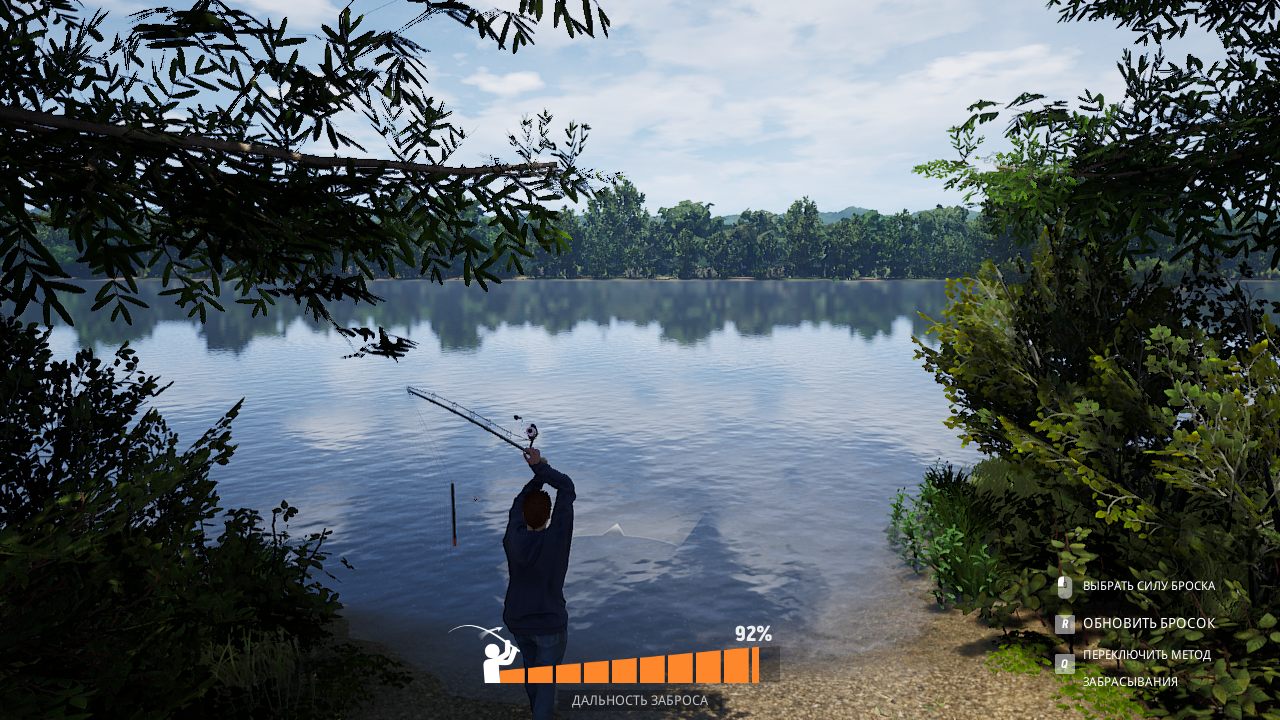
Task: Activate ОБНОВИТЬ БРОСОК to refresh the cast
Action: click(1148, 623)
